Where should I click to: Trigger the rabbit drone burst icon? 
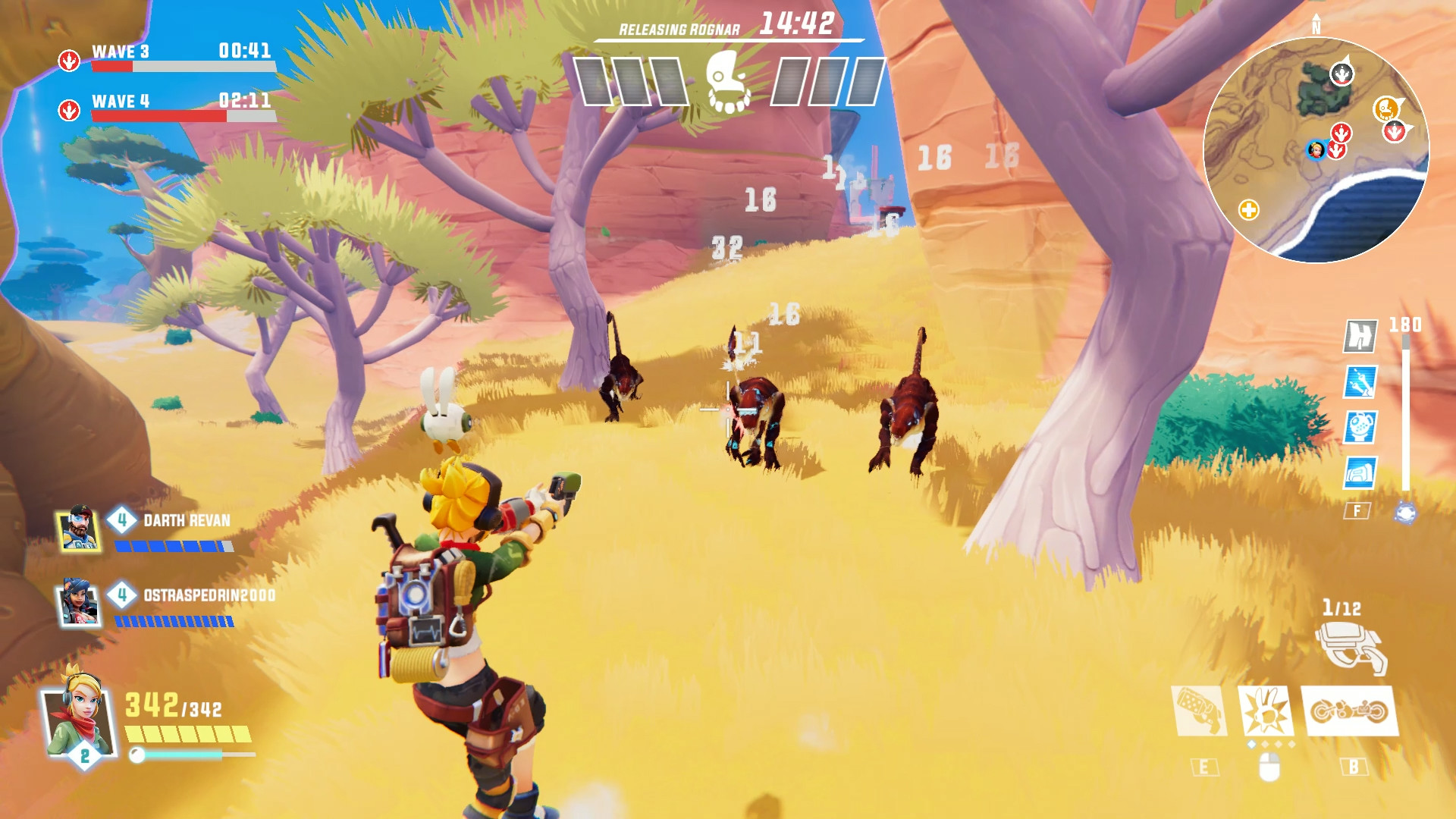(1266, 711)
